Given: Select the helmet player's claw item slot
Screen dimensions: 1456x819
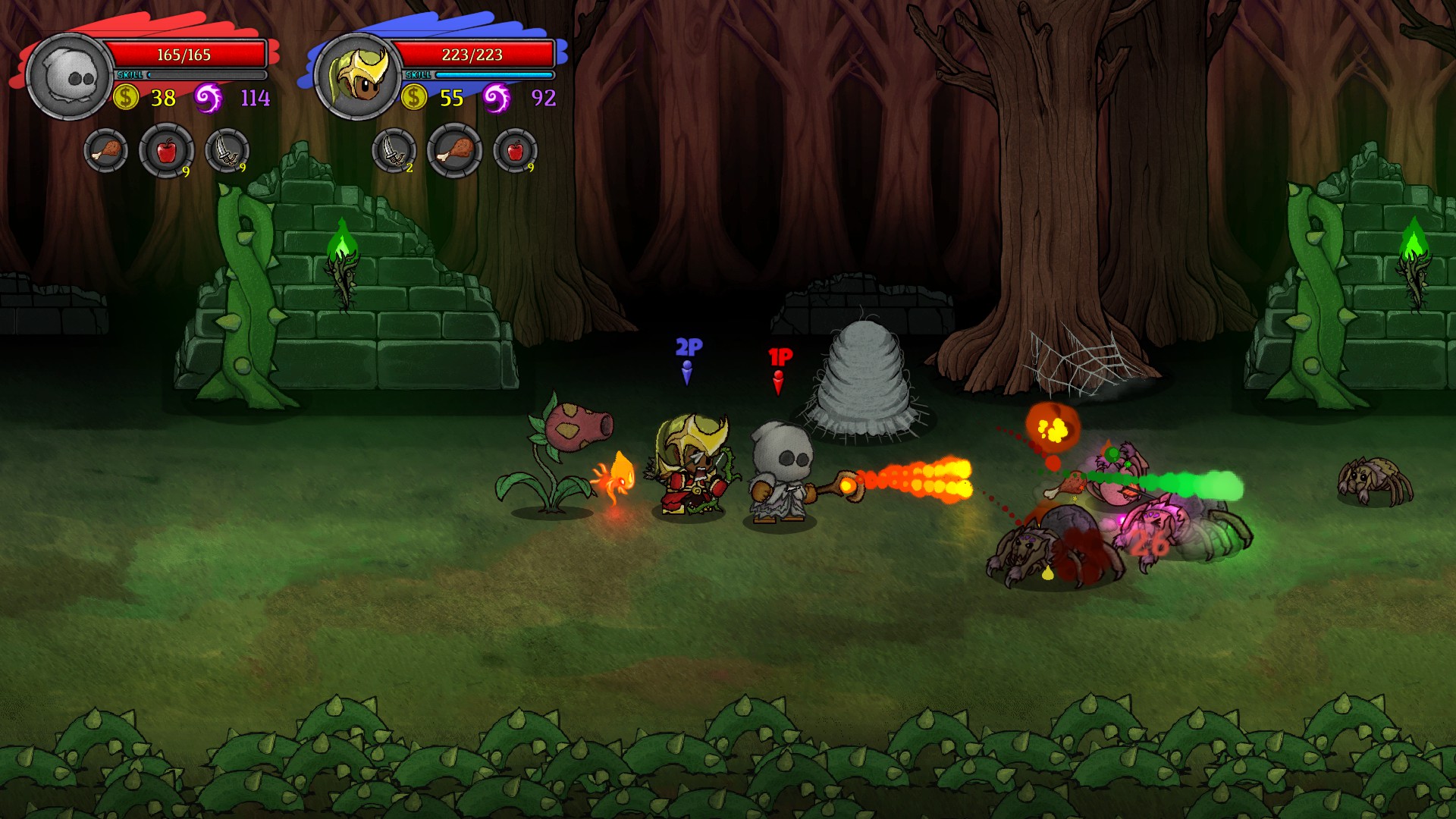Looking at the screenshot, I should 394,151.
